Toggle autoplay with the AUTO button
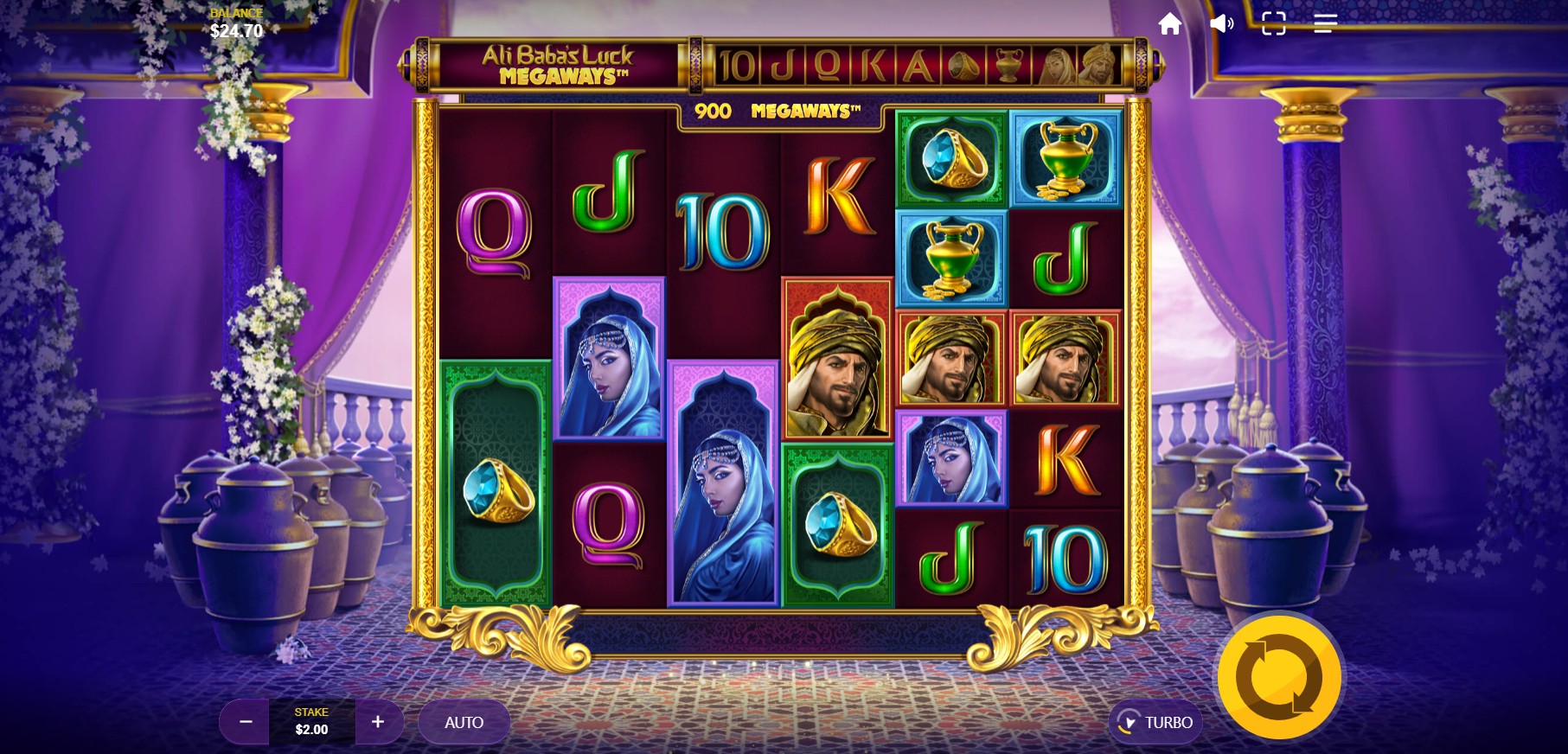This screenshot has width=1568, height=754. (x=464, y=722)
